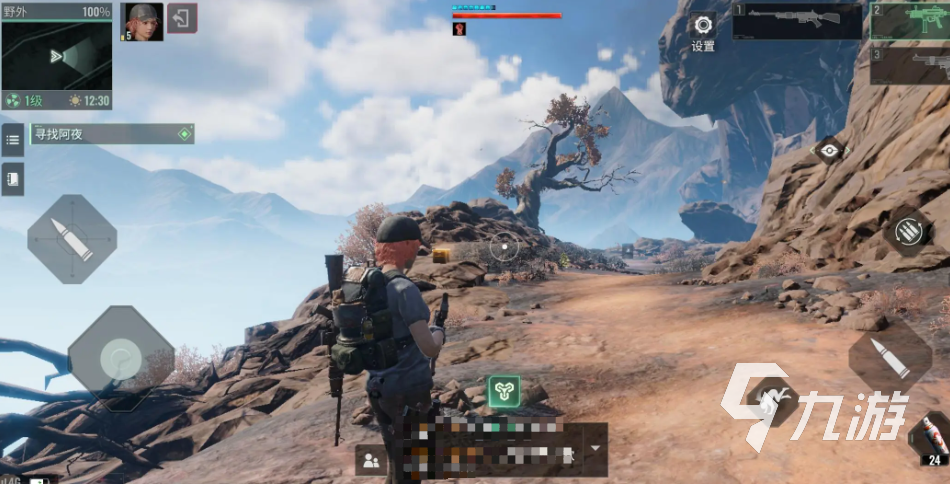Equip weapon slot 3 pistol

(x=909, y=65)
